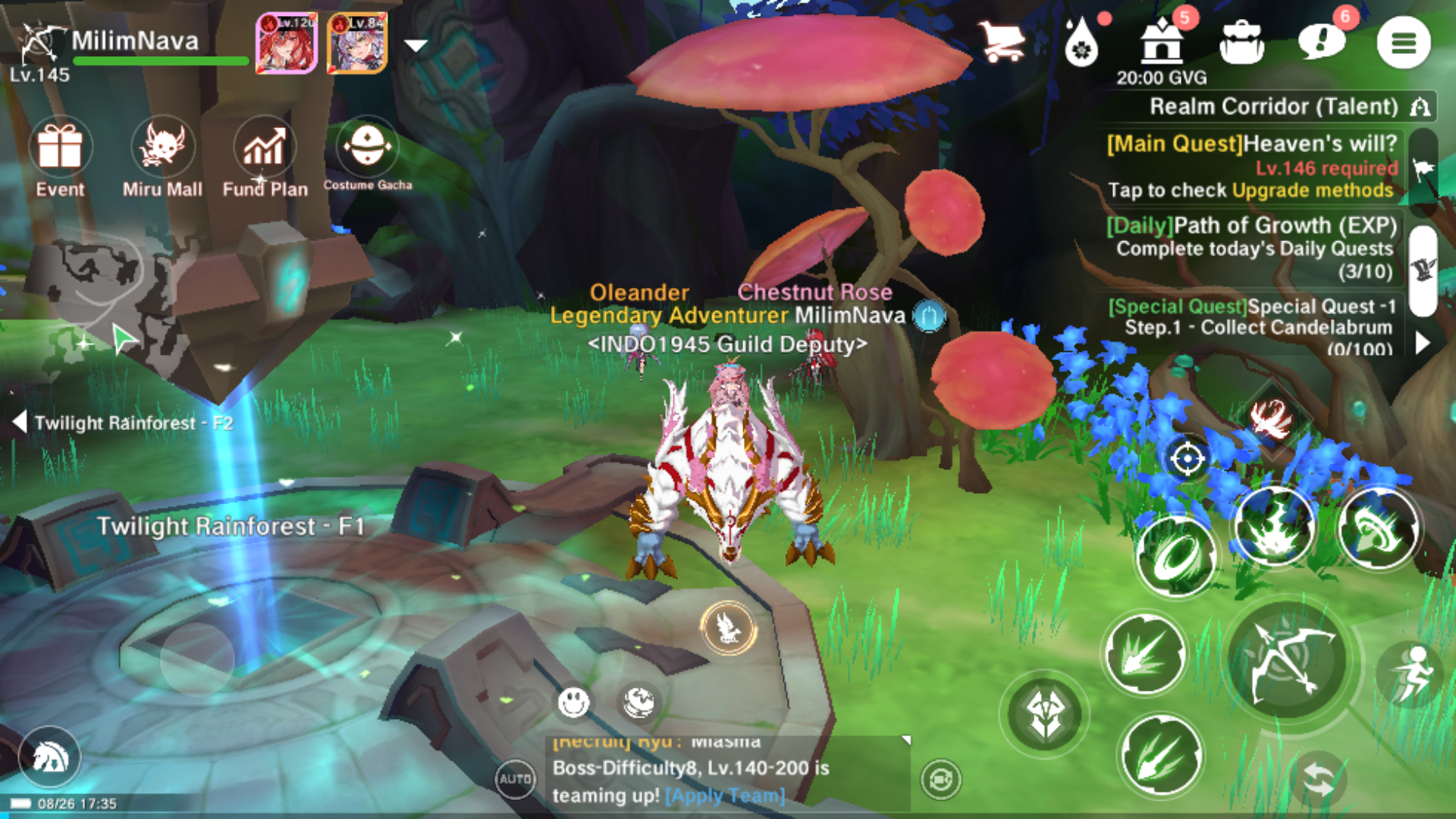Use the bow basic attack button
The height and width of the screenshot is (819, 1456).
point(1290,661)
